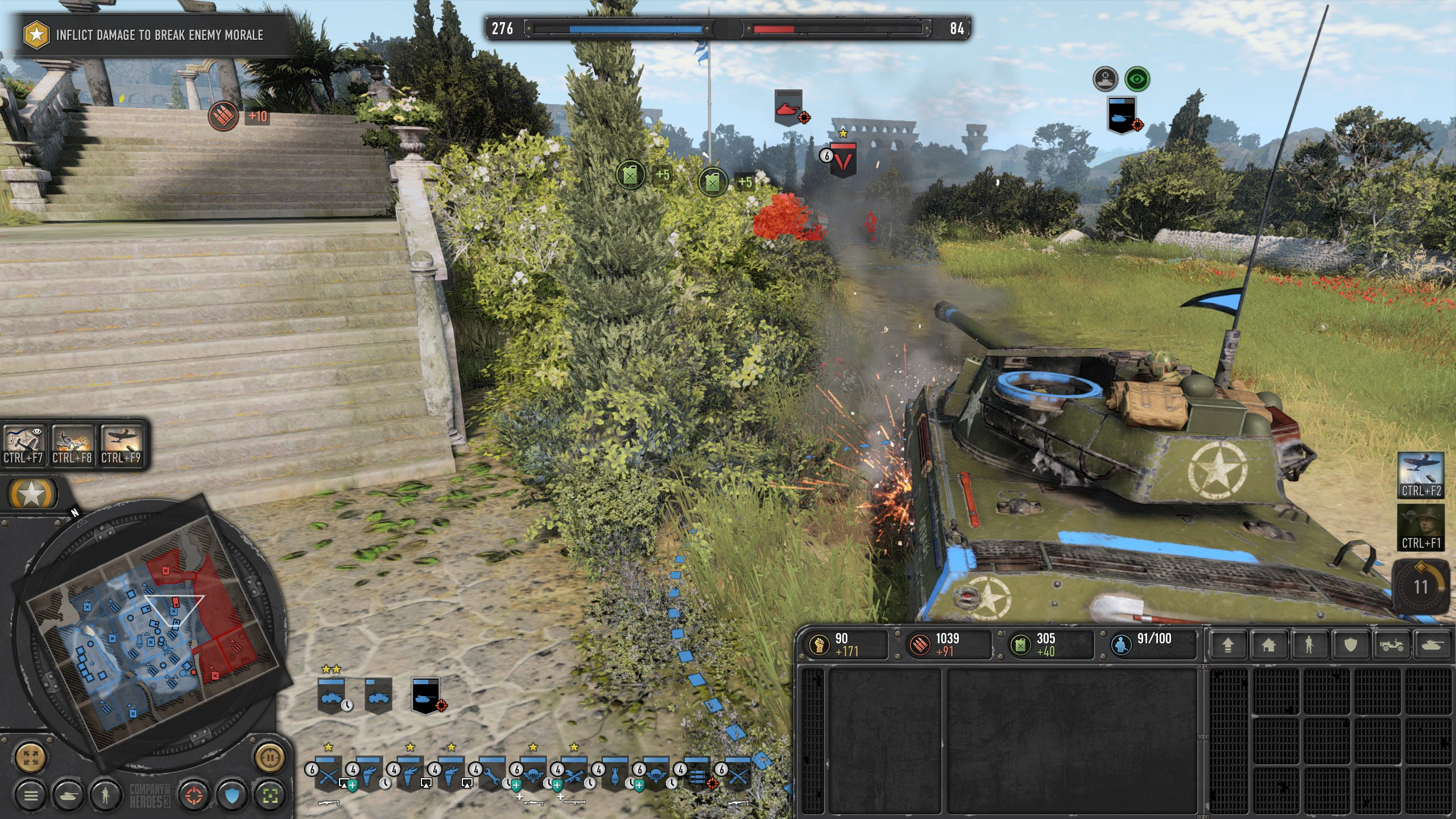Activate the blue shield defend ping
Screen dimensions: 1456x819
(232, 795)
